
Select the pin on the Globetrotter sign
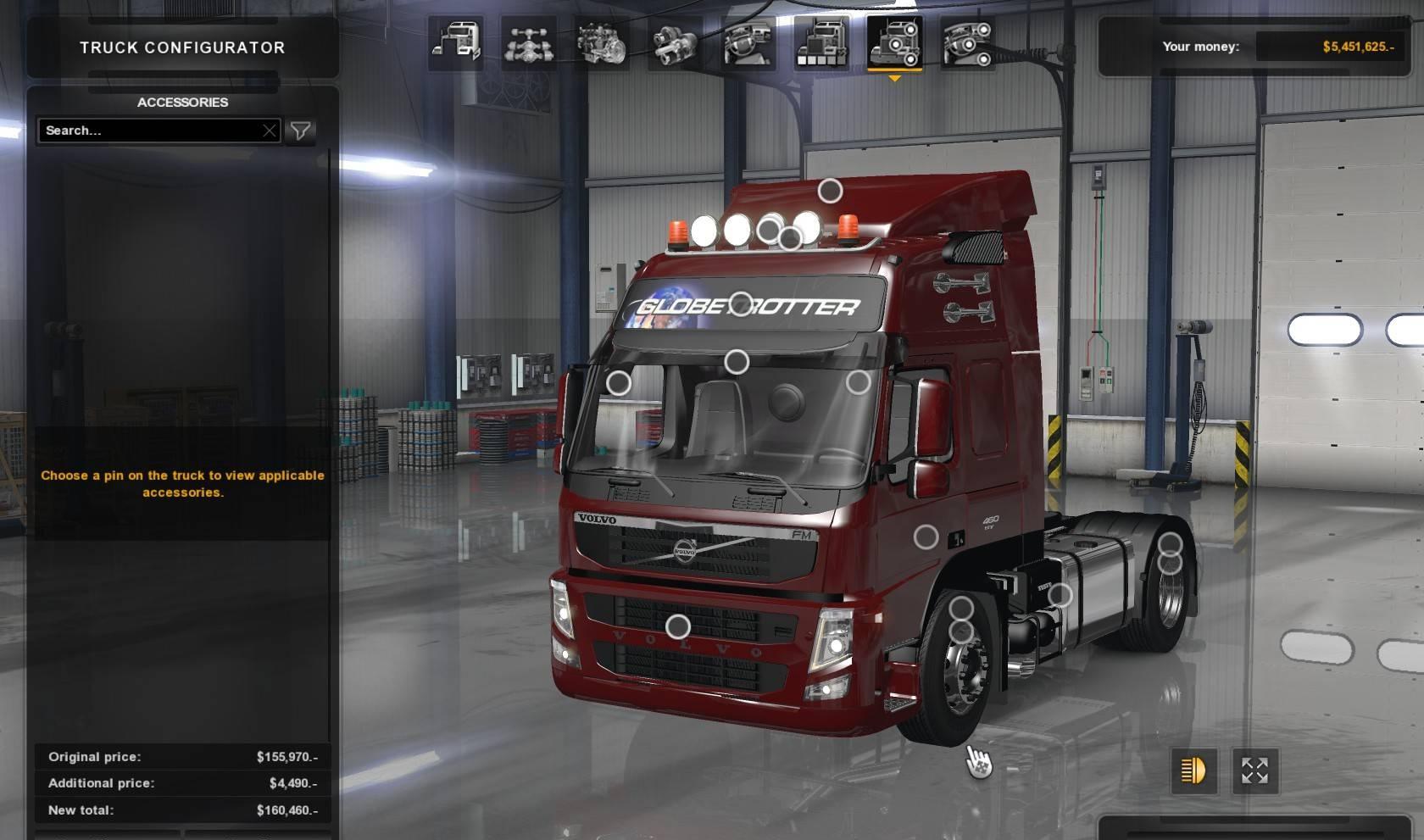point(741,304)
